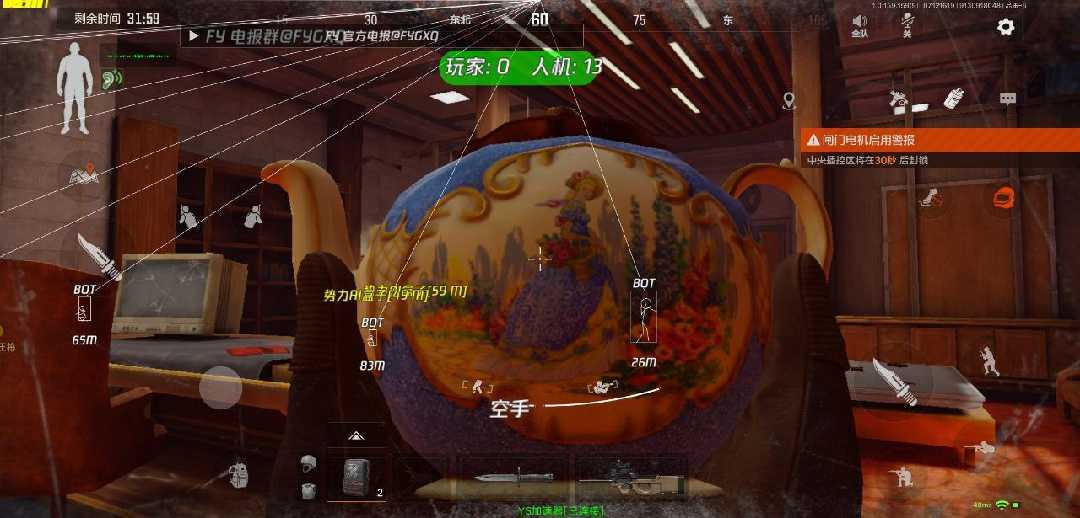Open the map icon with marker
Image resolution: width=1080 pixels, height=518 pixels.
[x=84, y=176]
